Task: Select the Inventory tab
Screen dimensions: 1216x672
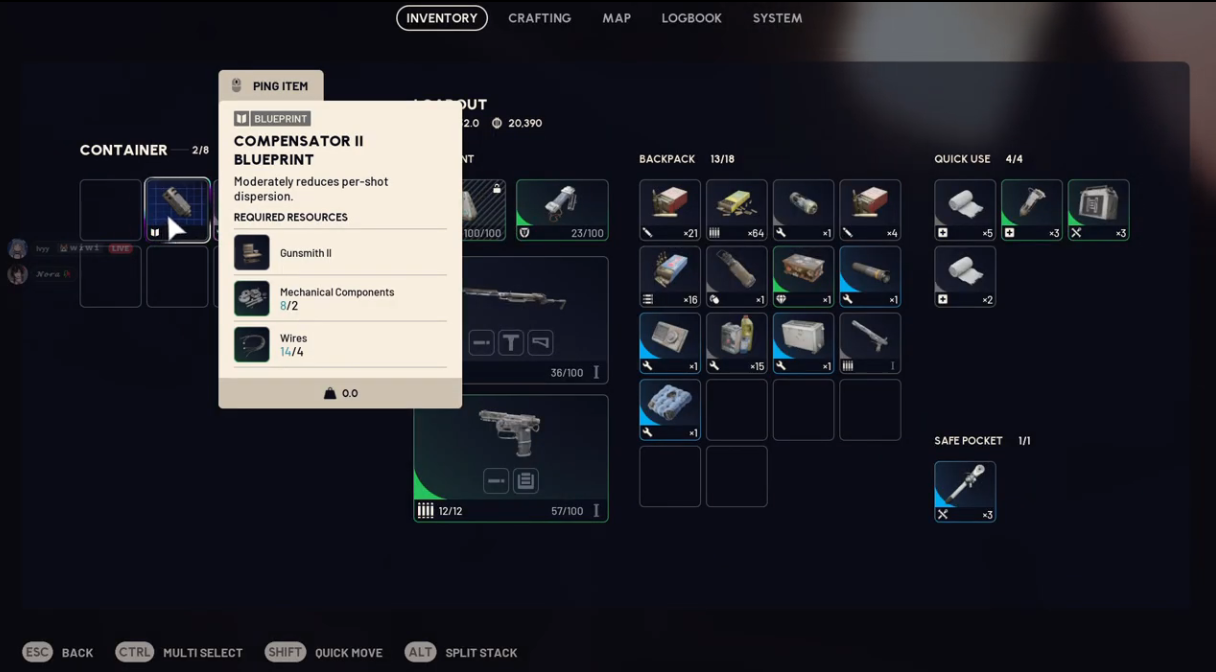Action: [442, 18]
